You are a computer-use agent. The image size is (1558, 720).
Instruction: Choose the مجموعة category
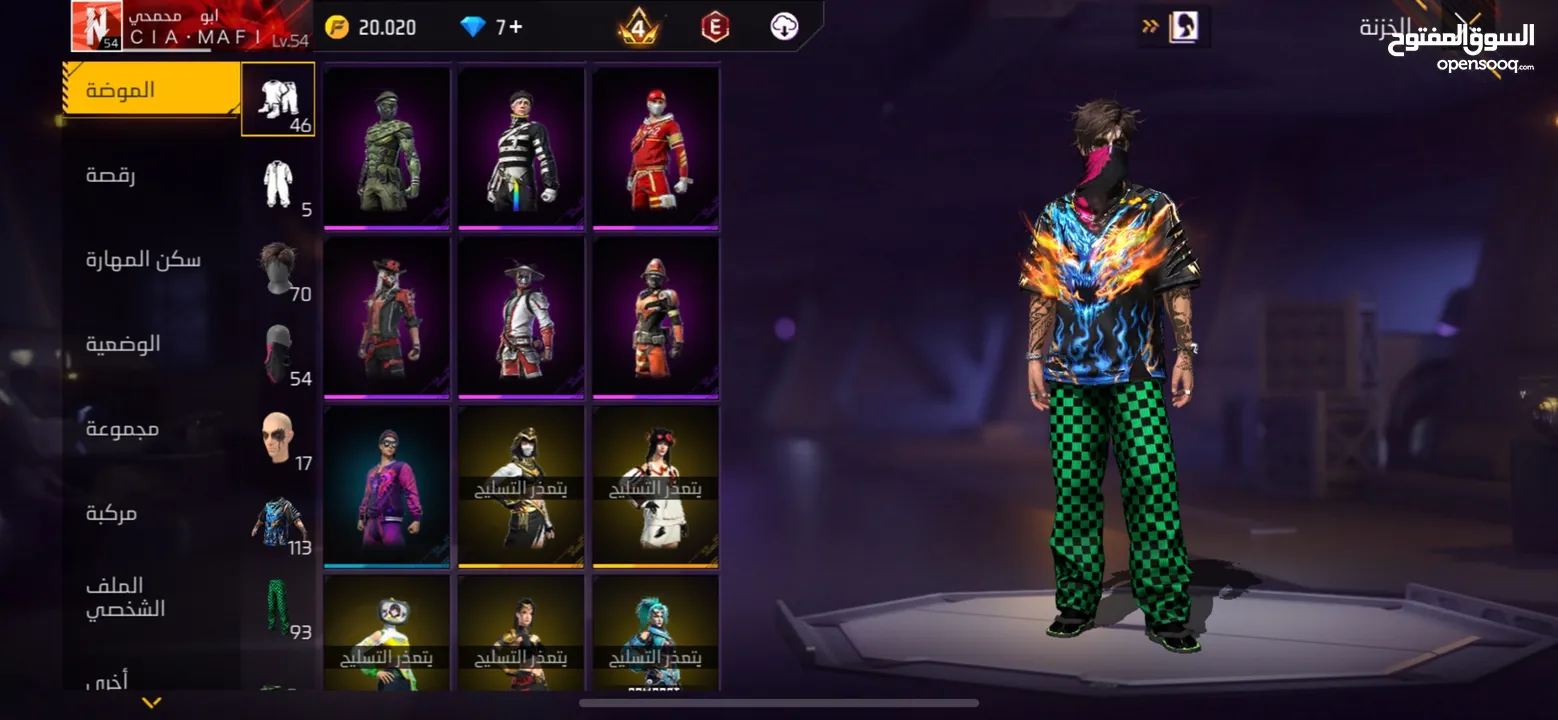[122, 429]
